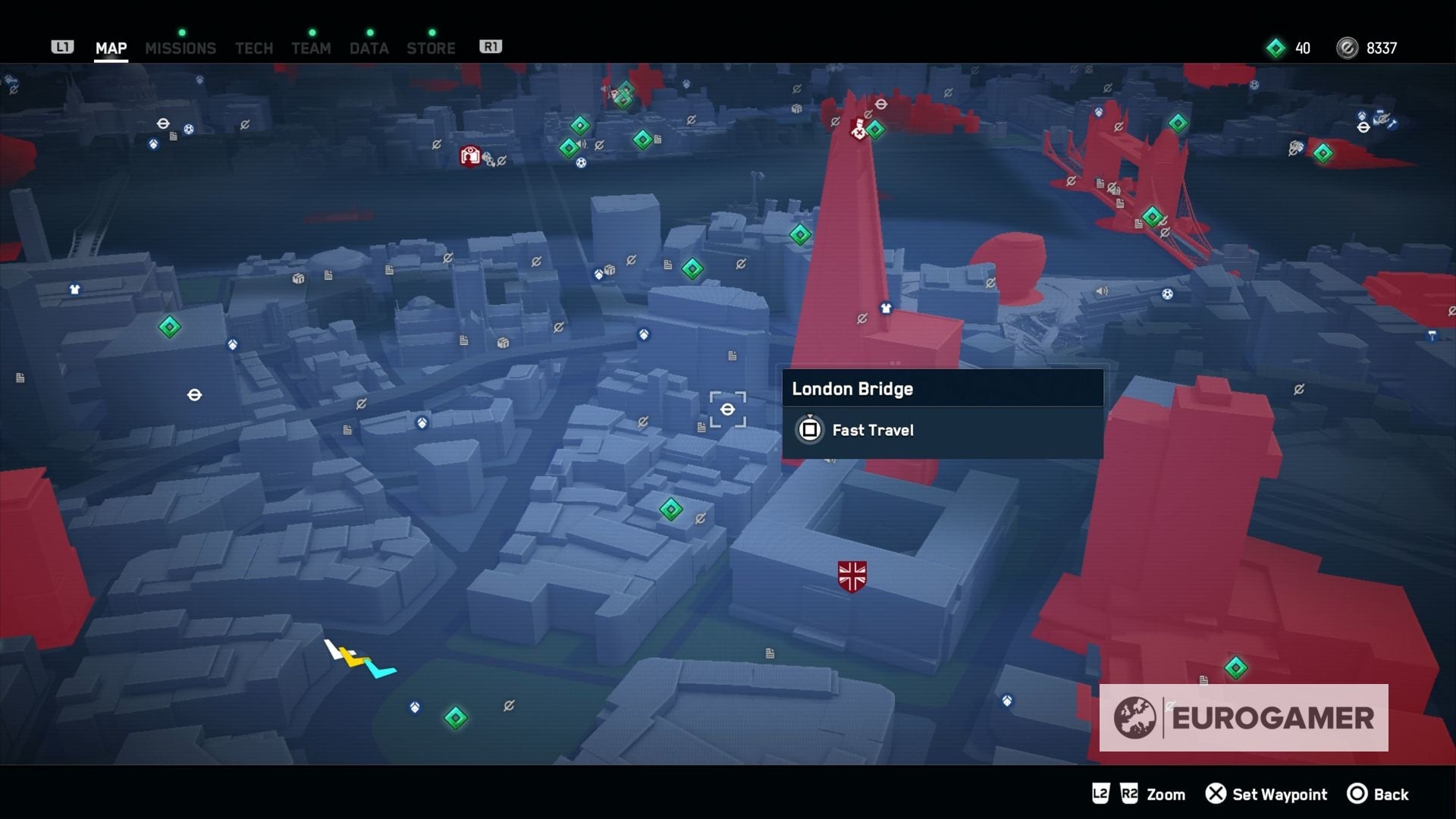Click the map cursor reticle near London Bridge
This screenshot has width=1456, height=819.
(728, 409)
